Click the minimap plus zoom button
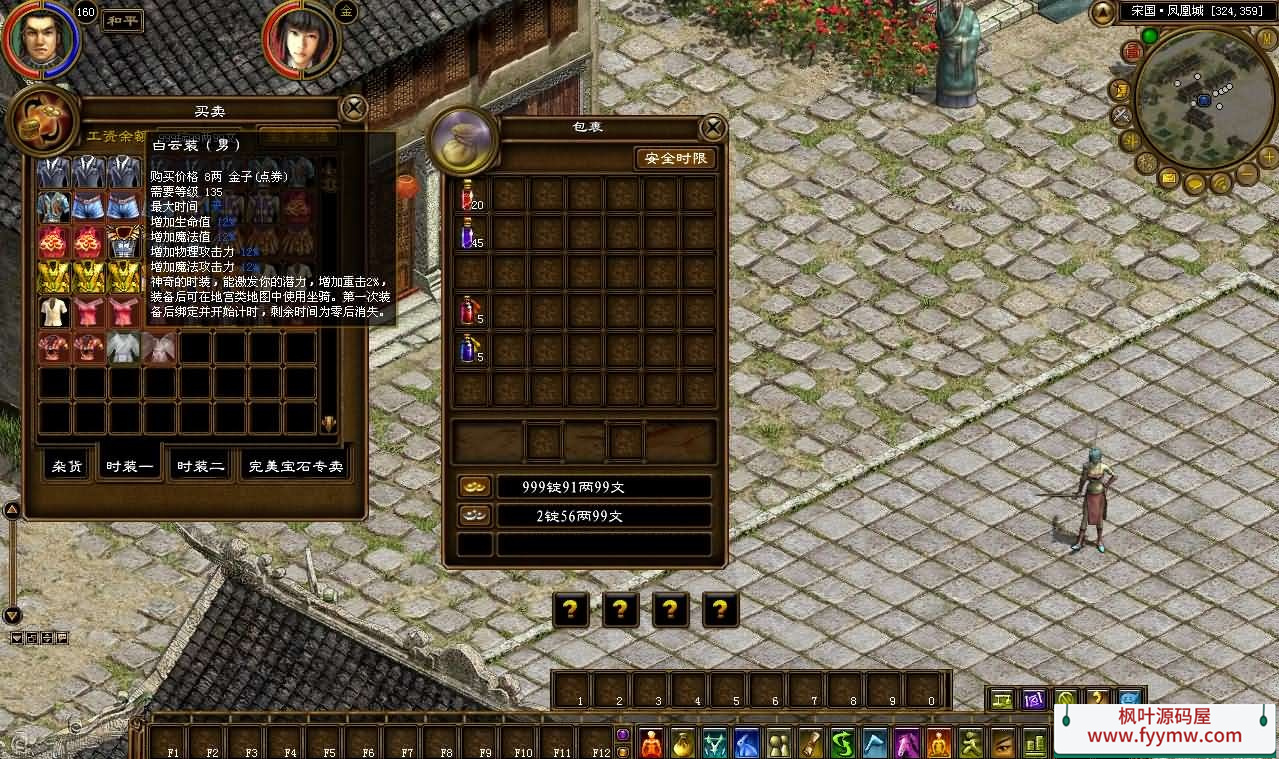 pos(1267,156)
